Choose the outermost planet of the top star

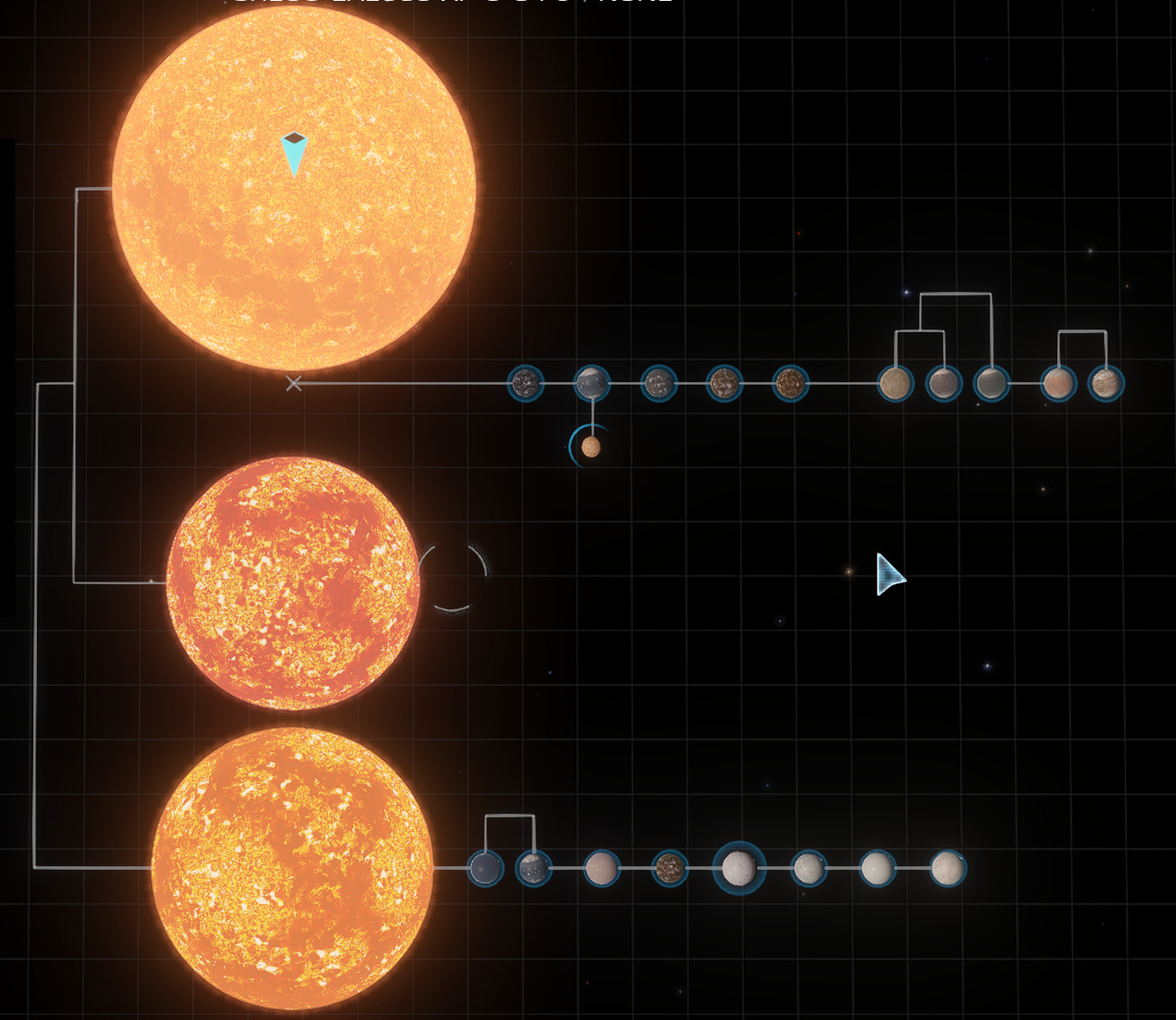coord(1106,384)
